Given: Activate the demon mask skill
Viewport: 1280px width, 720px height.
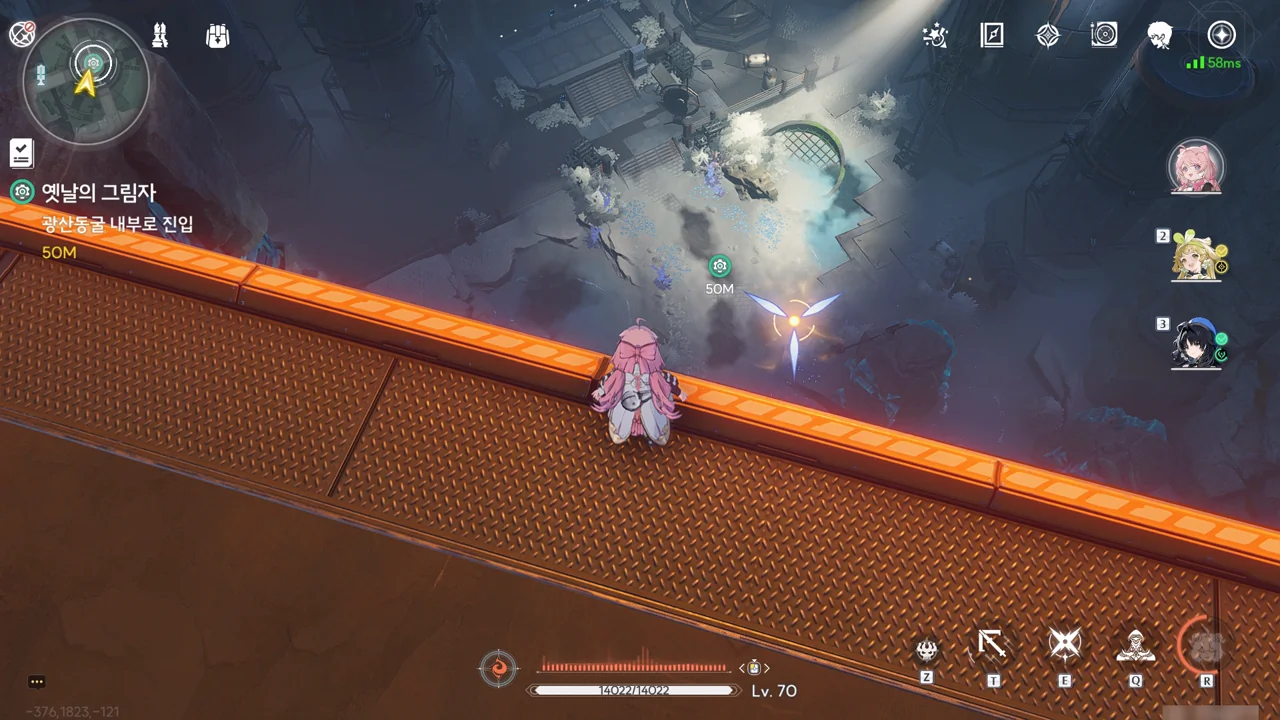Looking at the screenshot, I should [x=927, y=650].
